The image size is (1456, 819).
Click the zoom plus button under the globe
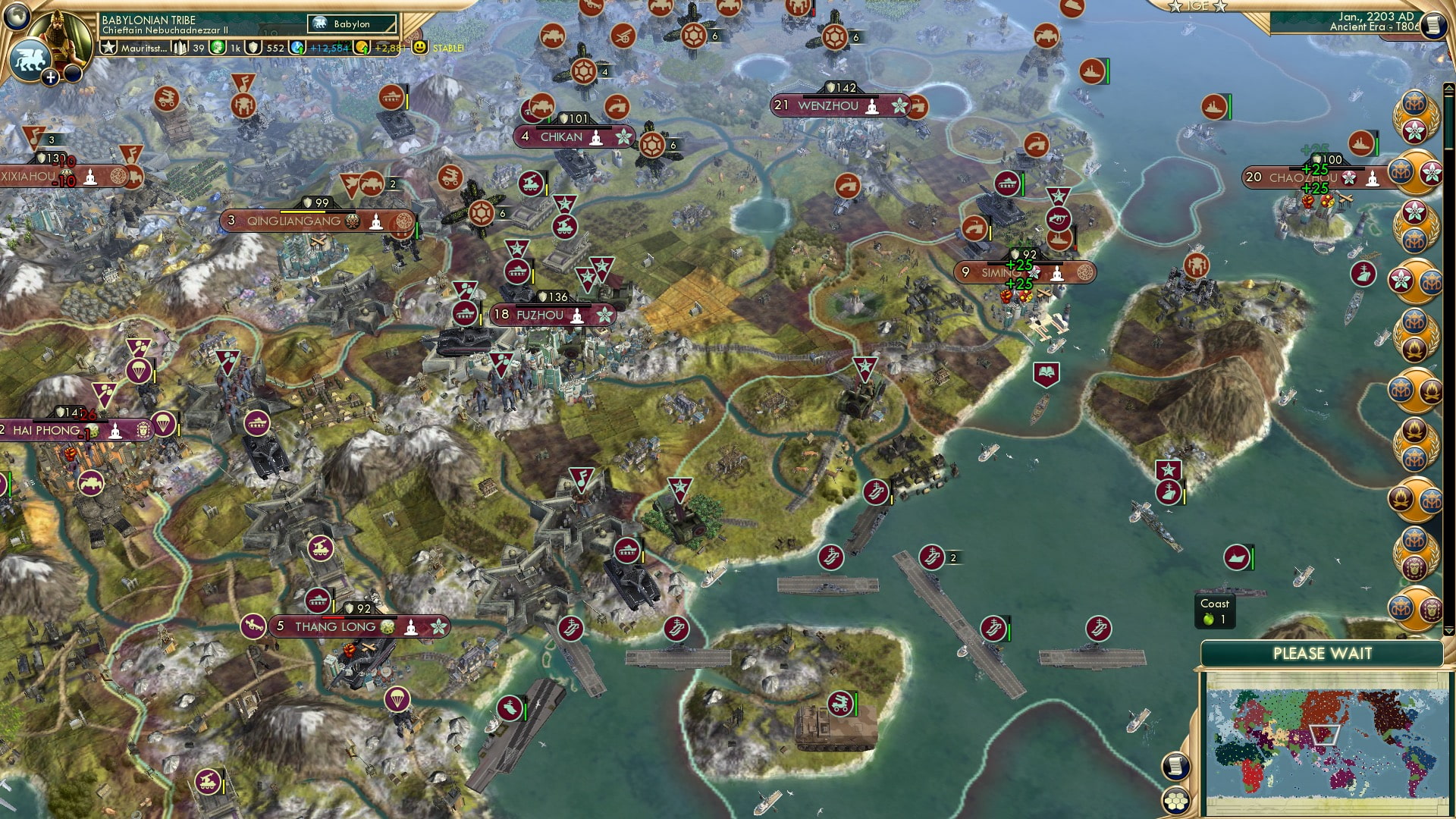(x=50, y=77)
